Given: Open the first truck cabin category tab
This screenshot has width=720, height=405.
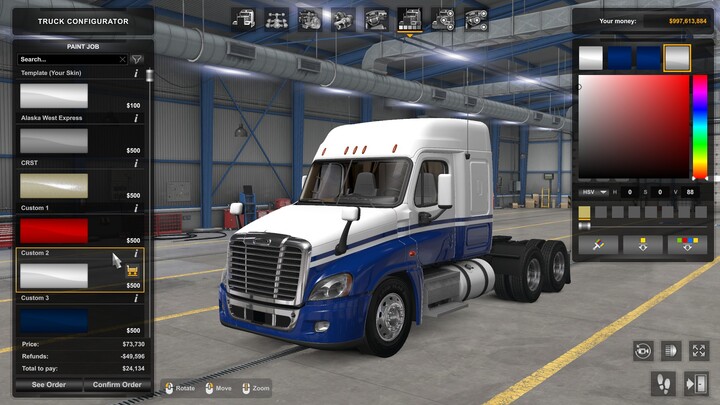Looking at the screenshot, I should pos(243,18).
